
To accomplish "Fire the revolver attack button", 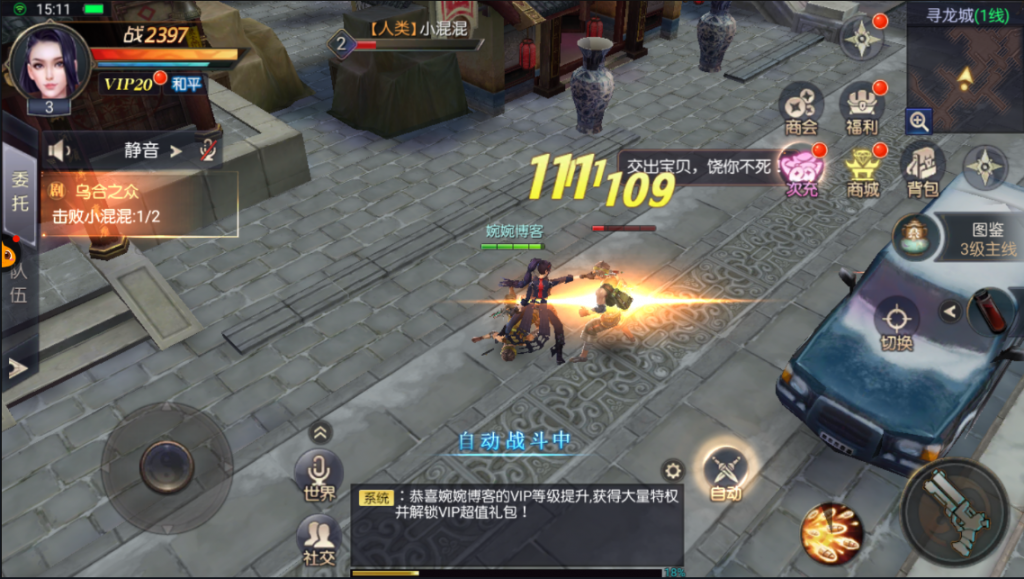I will 954,512.
